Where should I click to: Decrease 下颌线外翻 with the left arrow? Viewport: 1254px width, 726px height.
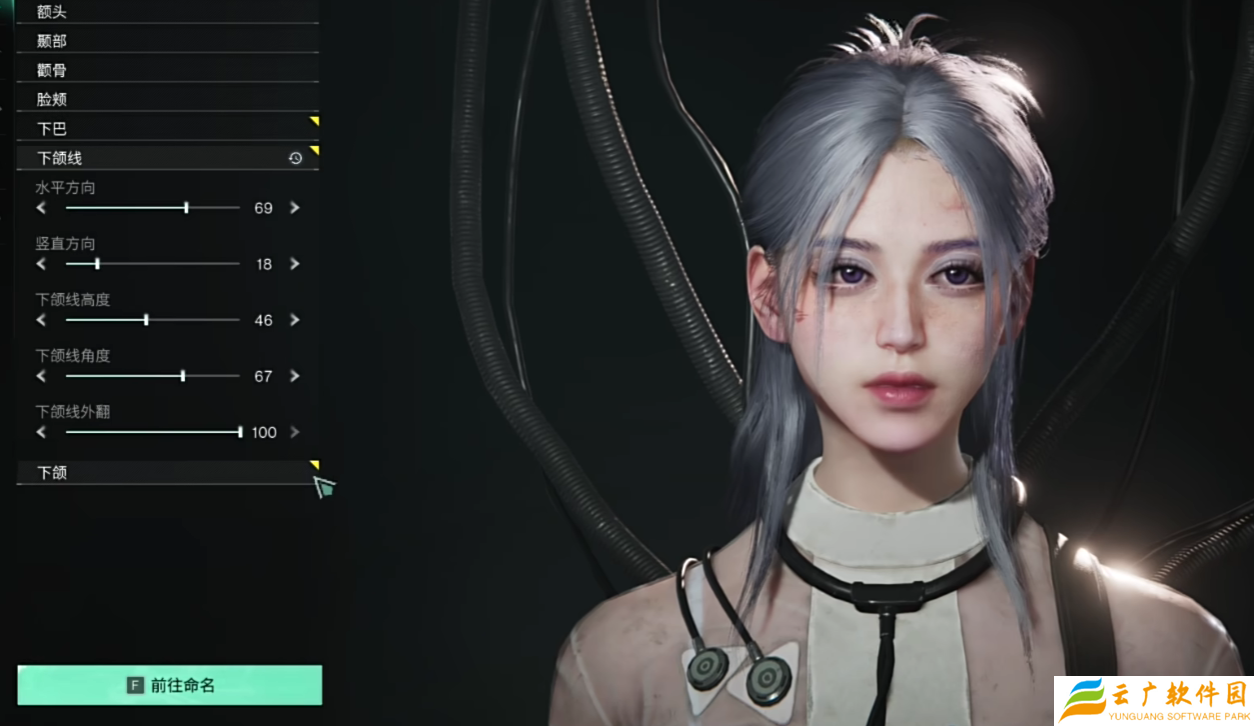click(41, 432)
